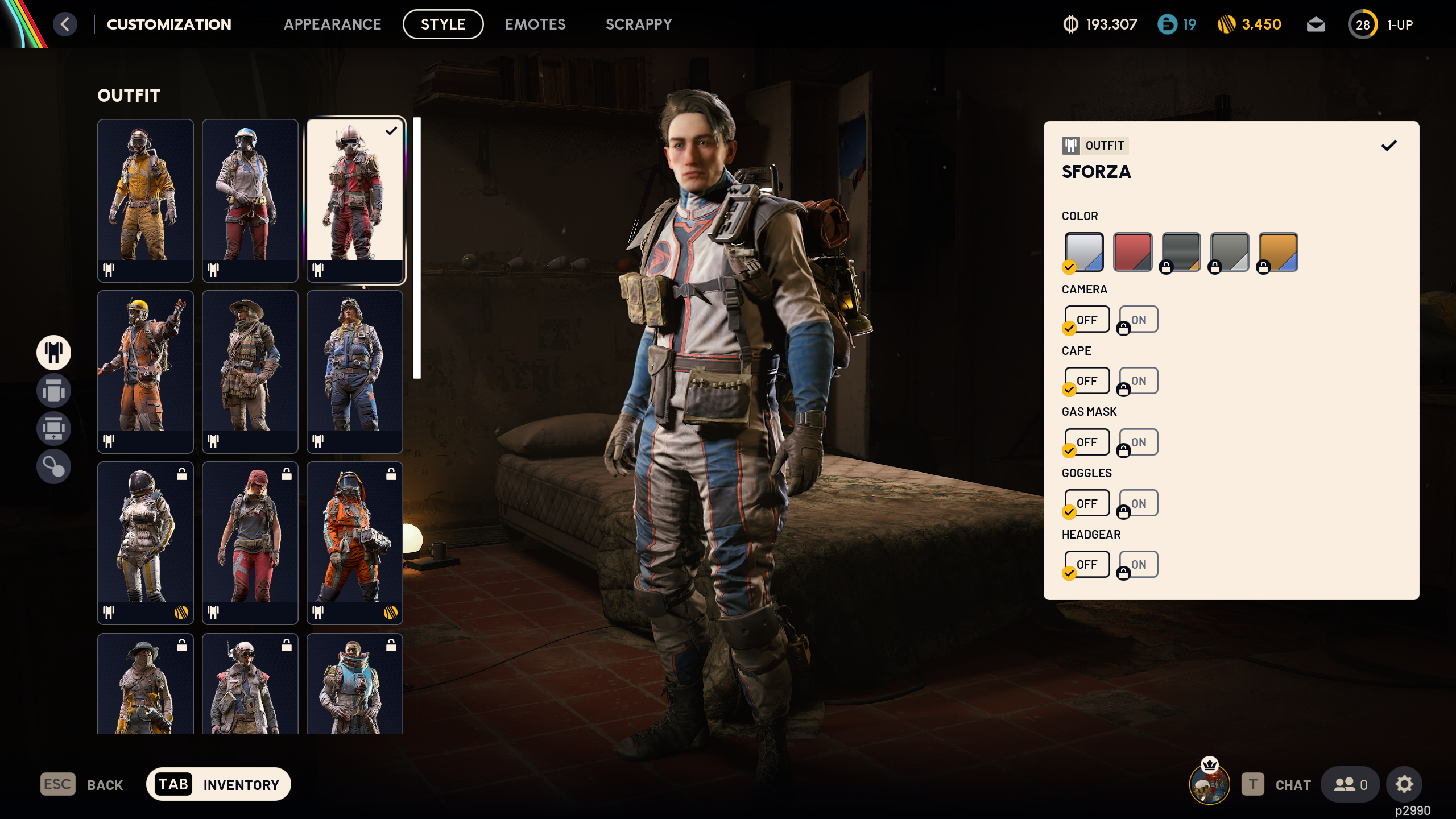This screenshot has width=1456, height=819.
Task: Turn on the Camera toggle
Action: click(x=1137, y=319)
